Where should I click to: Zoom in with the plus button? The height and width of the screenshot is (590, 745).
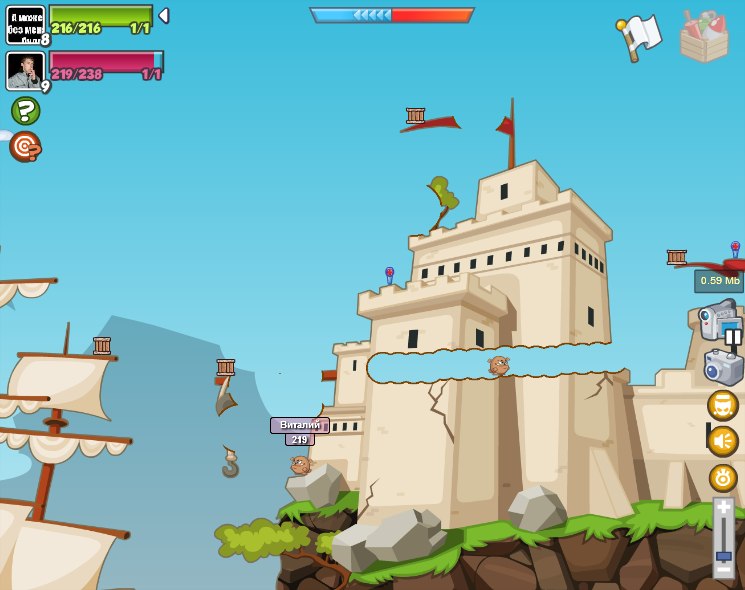click(723, 507)
